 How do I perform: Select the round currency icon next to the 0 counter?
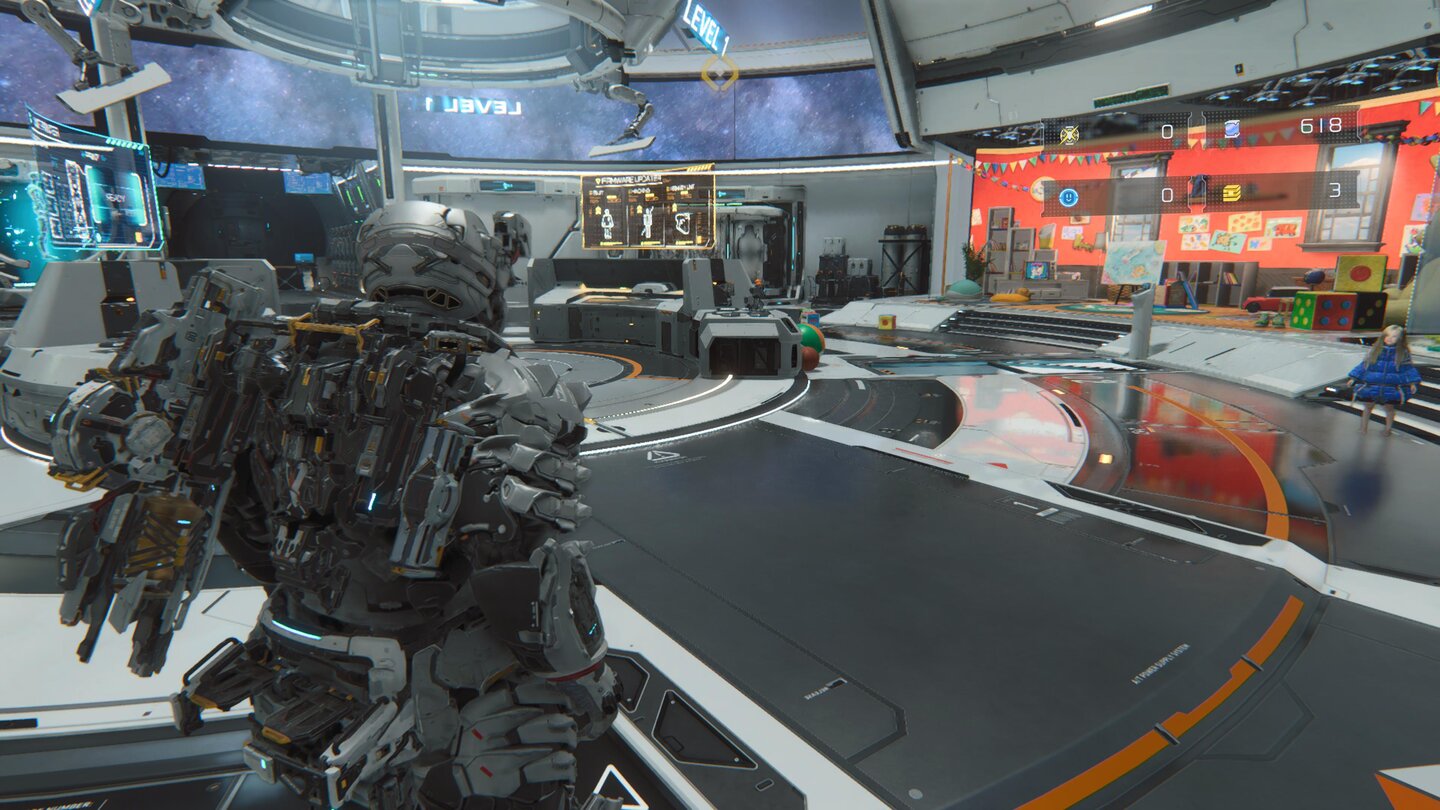click(x=1068, y=197)
